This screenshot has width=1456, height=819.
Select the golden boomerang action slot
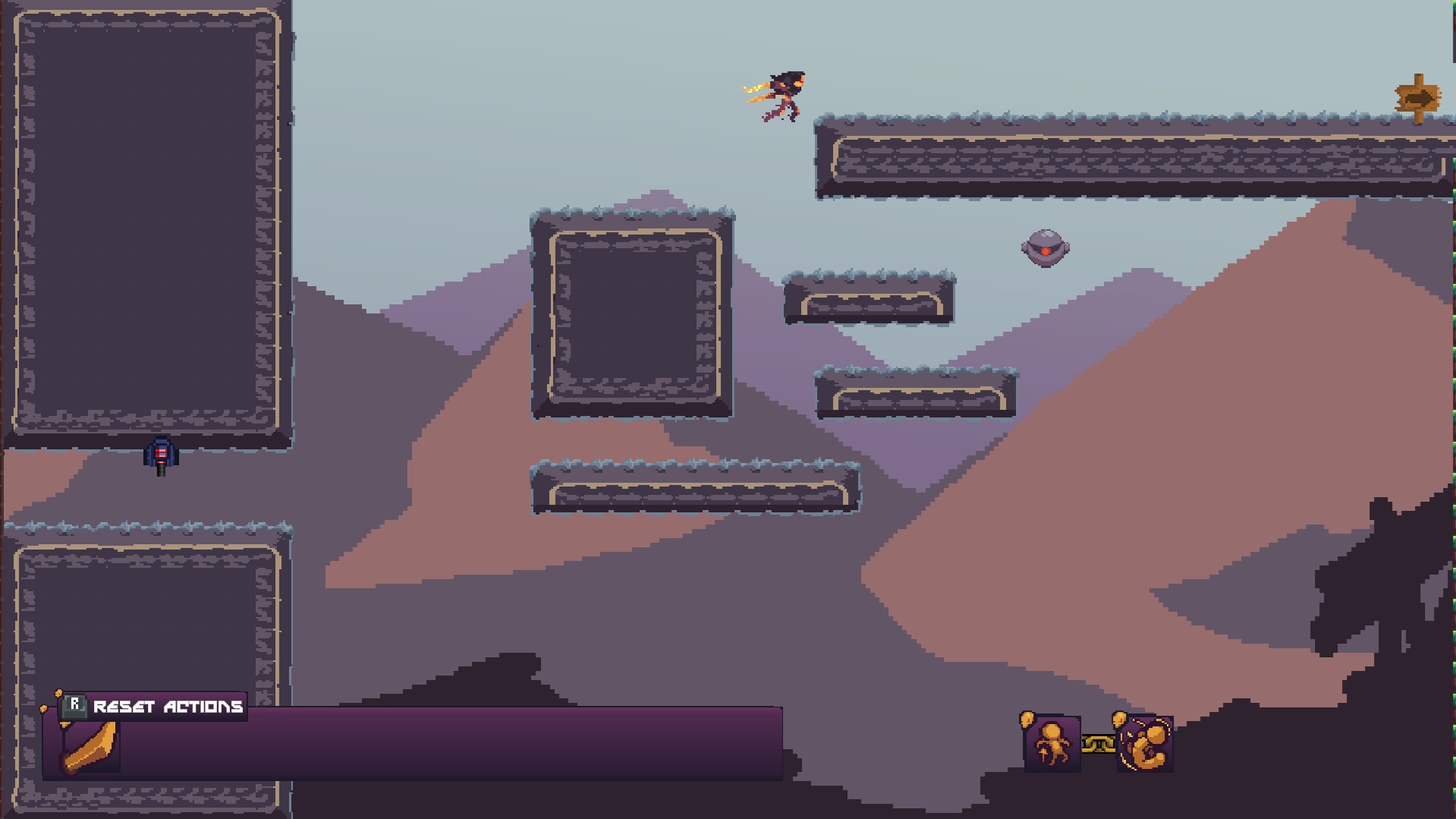91,747
